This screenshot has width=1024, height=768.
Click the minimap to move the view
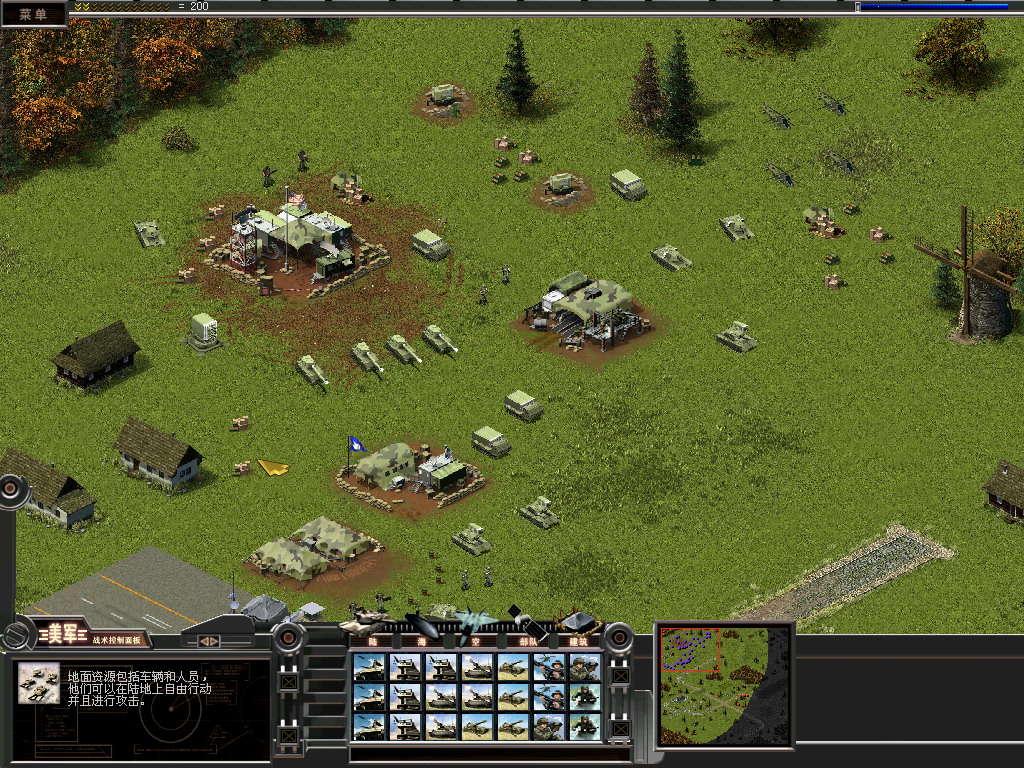(724, 685)
